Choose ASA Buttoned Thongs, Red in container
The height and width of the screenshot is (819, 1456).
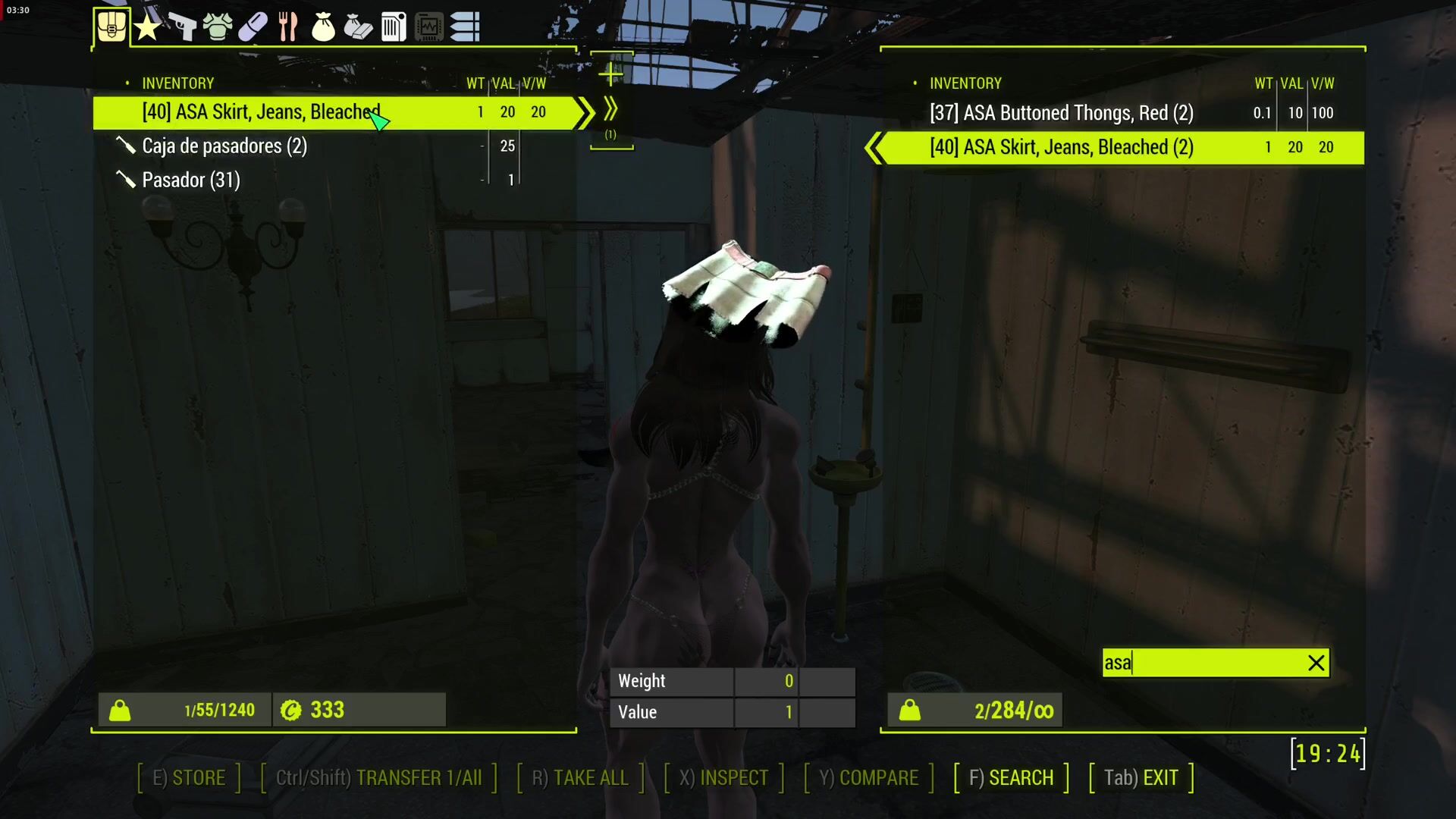pos(1062,113)
